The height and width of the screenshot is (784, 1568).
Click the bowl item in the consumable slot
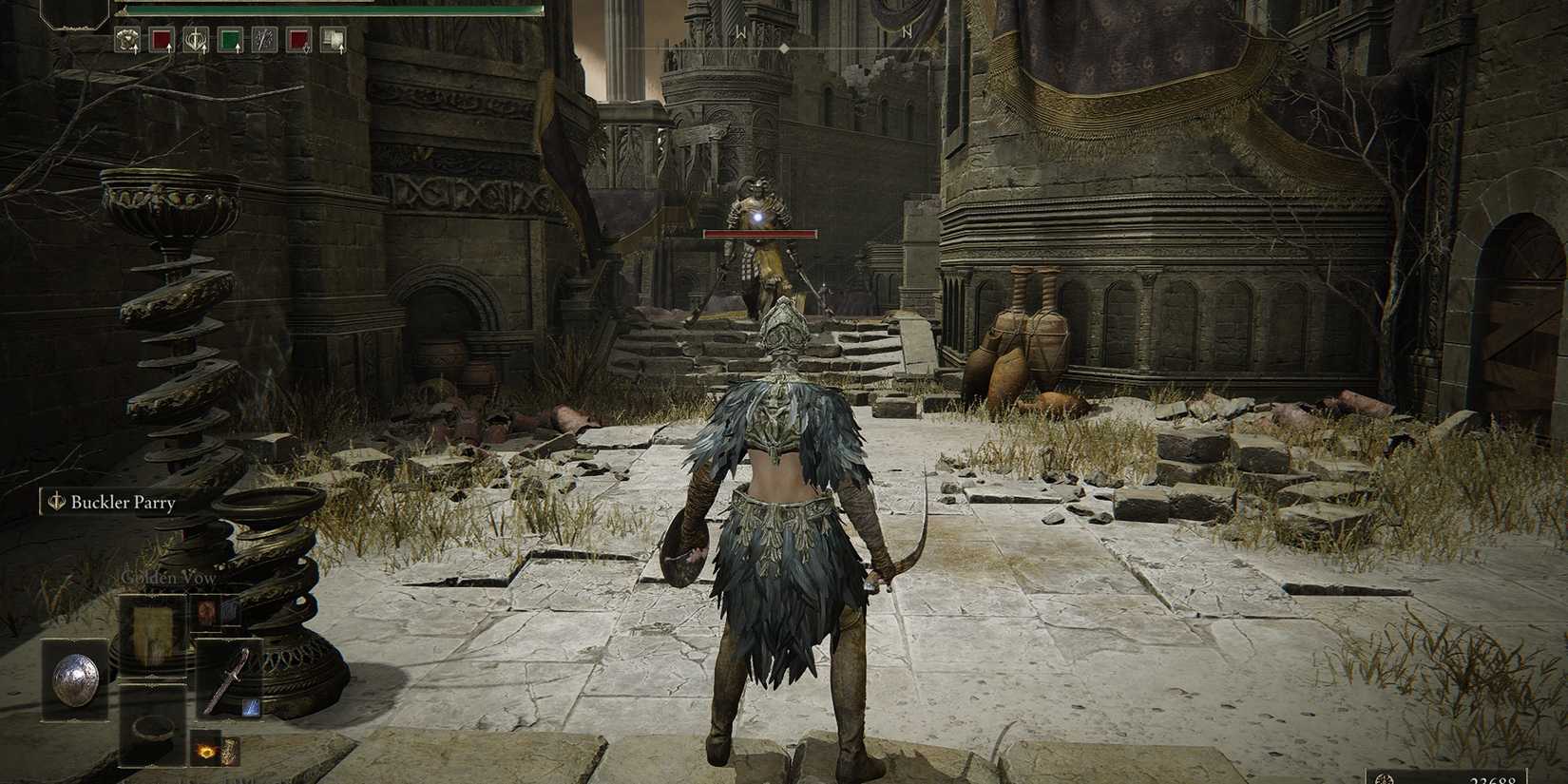153,731
